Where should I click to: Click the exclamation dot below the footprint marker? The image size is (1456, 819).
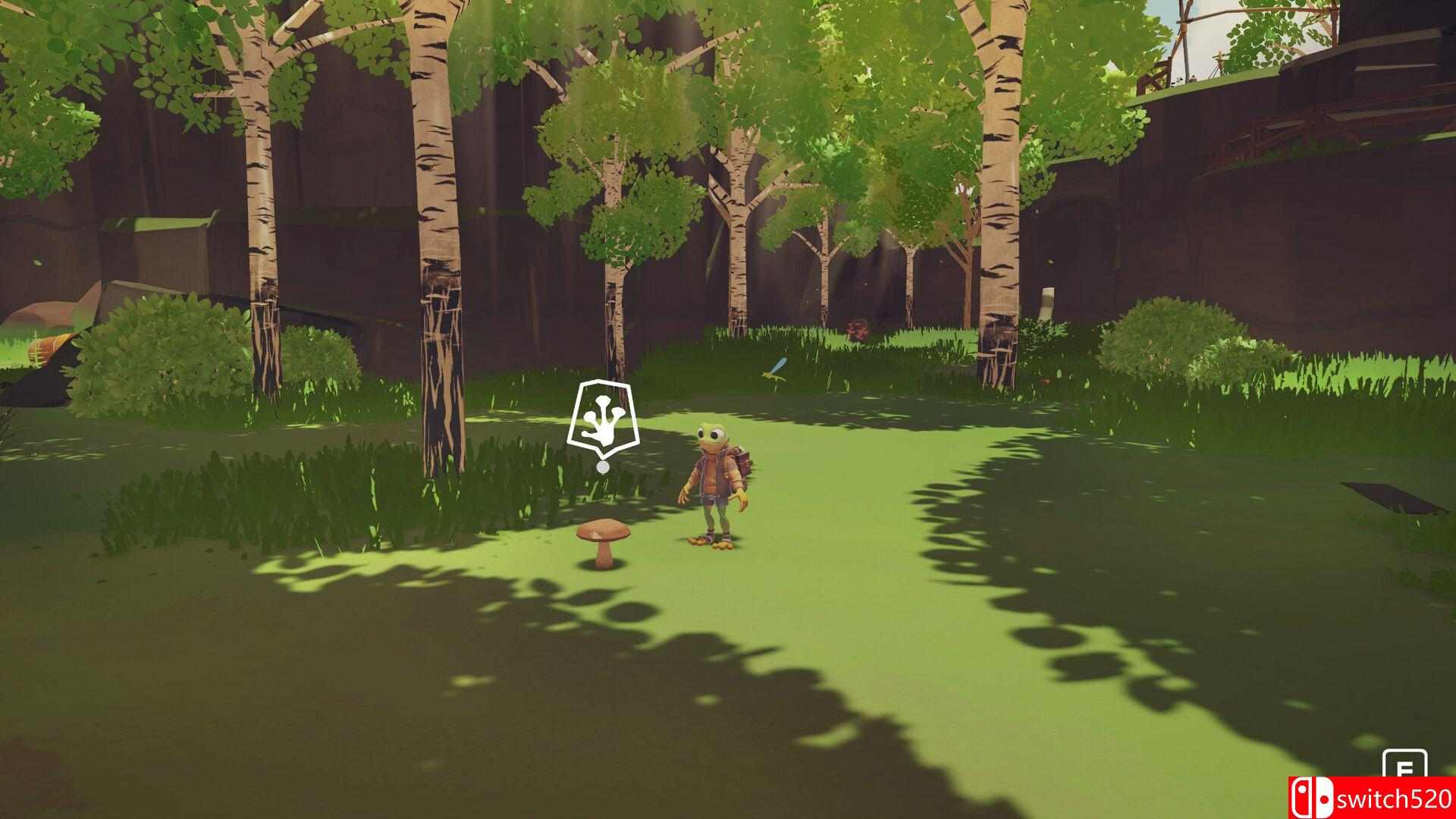click(x=603, y=468)
